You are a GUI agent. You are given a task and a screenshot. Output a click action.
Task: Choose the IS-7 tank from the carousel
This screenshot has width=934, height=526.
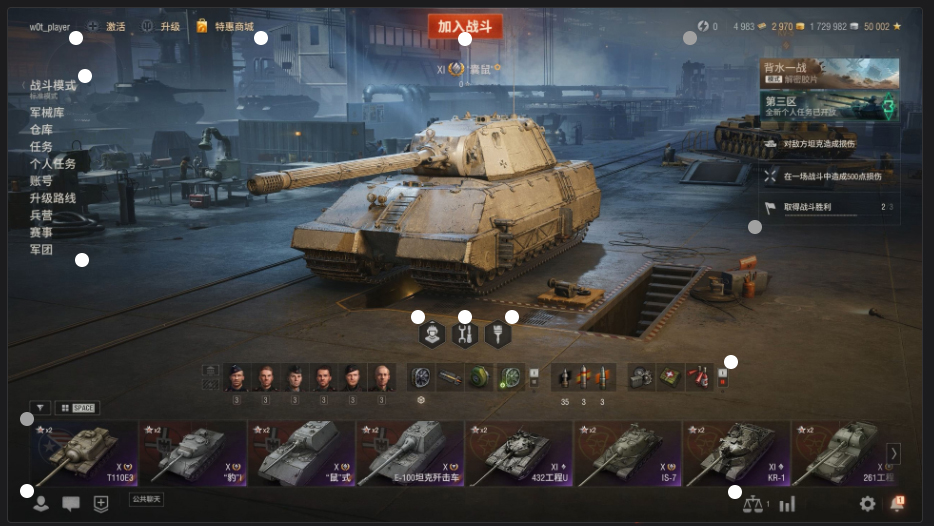(x=628, y=453)
